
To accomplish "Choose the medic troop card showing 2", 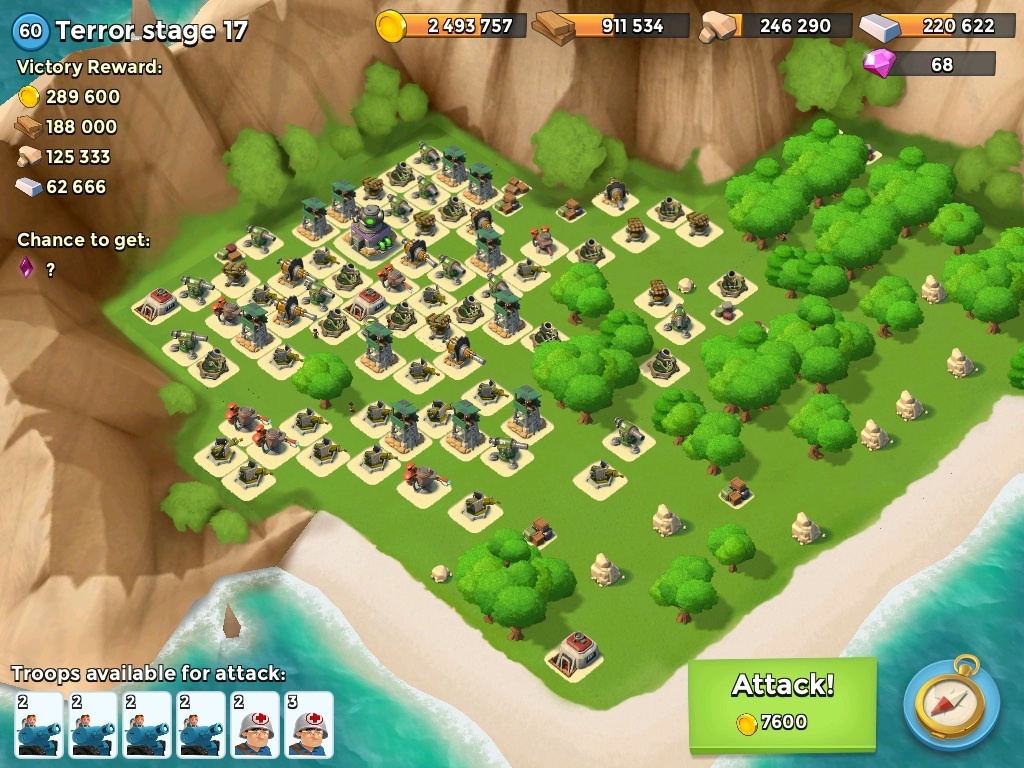I will click(255, 724).
